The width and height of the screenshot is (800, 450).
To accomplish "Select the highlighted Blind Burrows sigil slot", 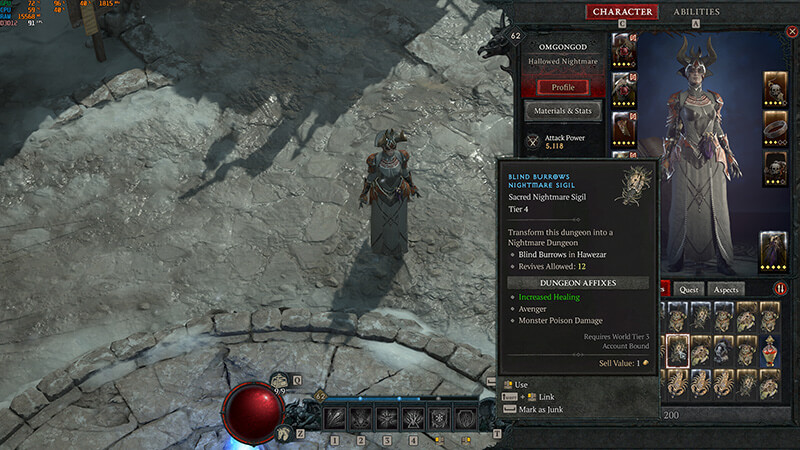I will click(677, 351).
